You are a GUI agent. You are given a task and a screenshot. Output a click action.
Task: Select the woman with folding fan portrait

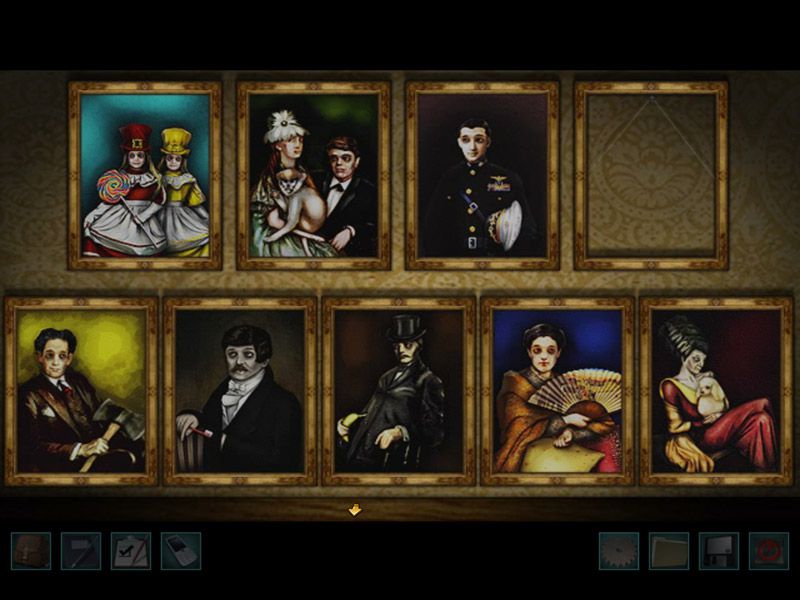click(x=557, y=391)
